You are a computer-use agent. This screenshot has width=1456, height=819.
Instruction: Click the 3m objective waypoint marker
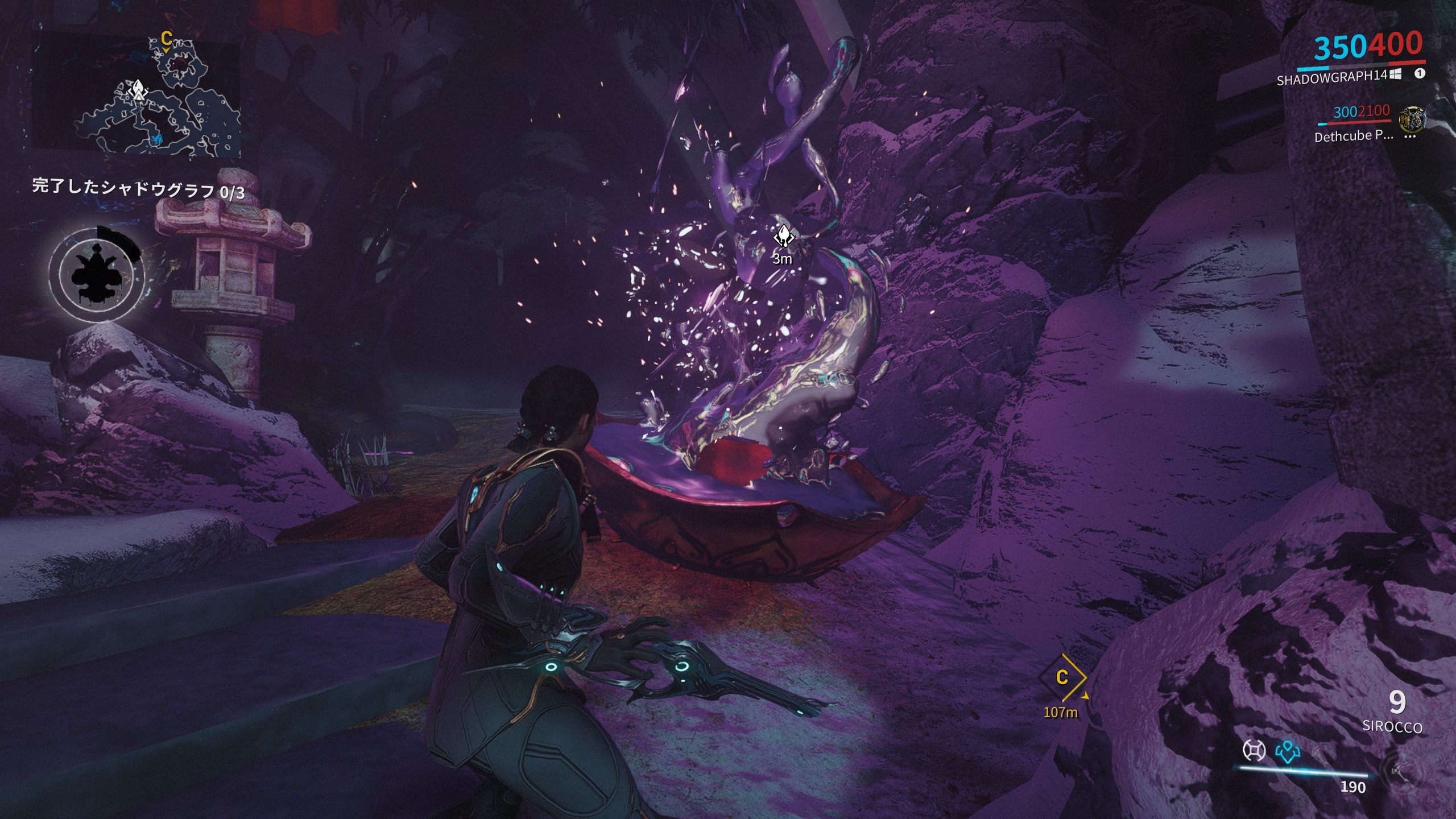point(783,237)
